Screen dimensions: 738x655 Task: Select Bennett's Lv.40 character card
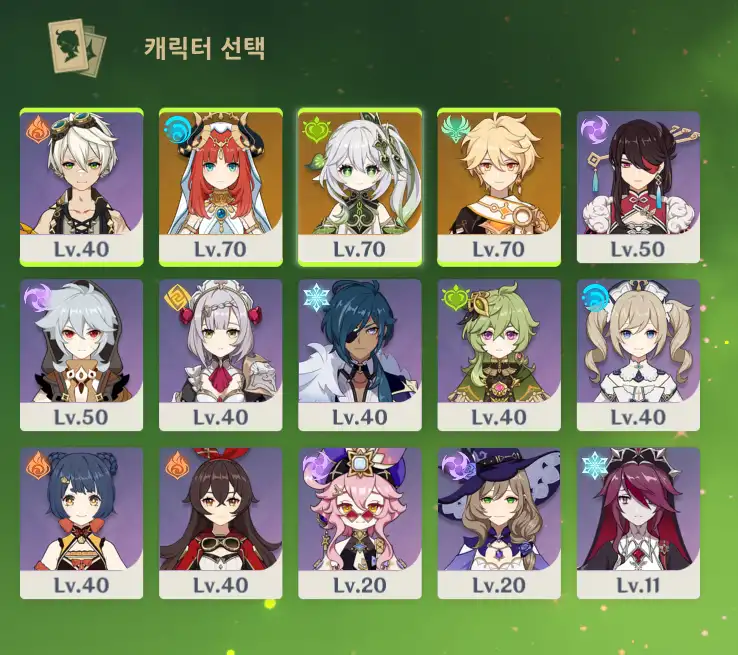coord(81,186)
